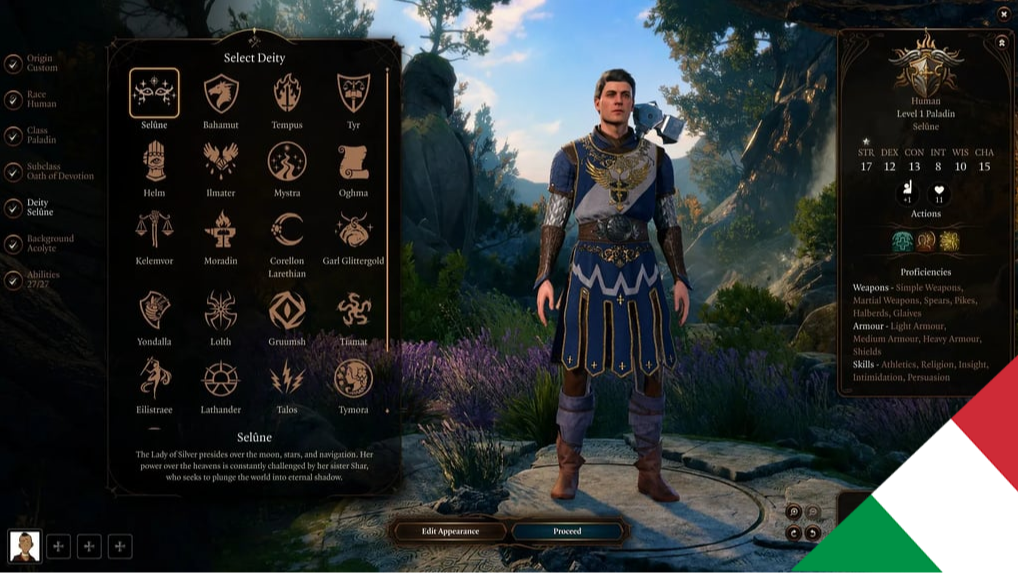The height and width of the screenshot is (573, 1018).
Task: Zoom in the character camera
Action: pos(794,513)
